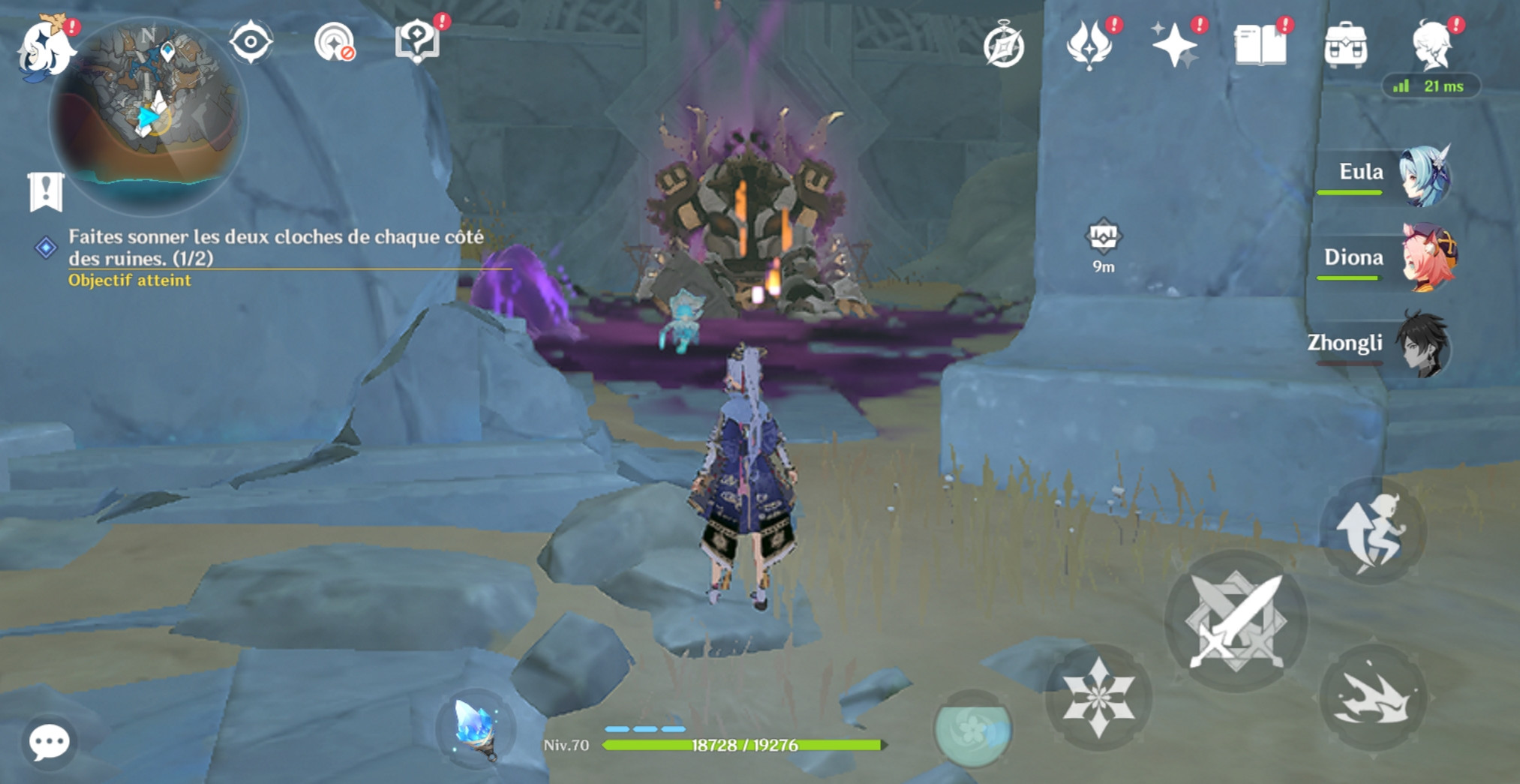Open the tutorial question-mark icon
The height and width of the screenshot is (784, 1520).
pyautogui.click(x=417, y=42)
